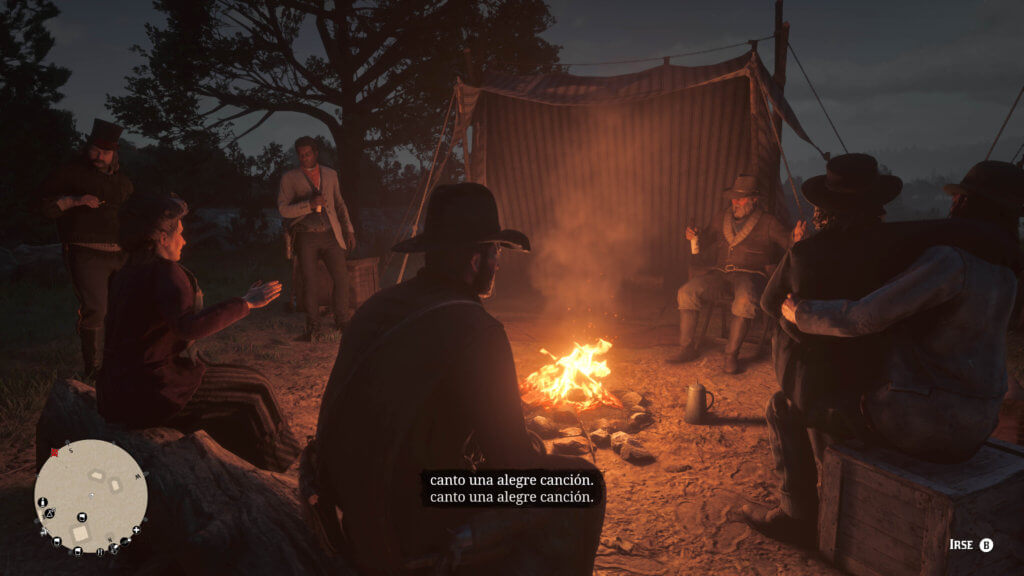Select the red marker on the minimap edge
The height and width of the screenshot is (576, 1024).
click(55, 452)
